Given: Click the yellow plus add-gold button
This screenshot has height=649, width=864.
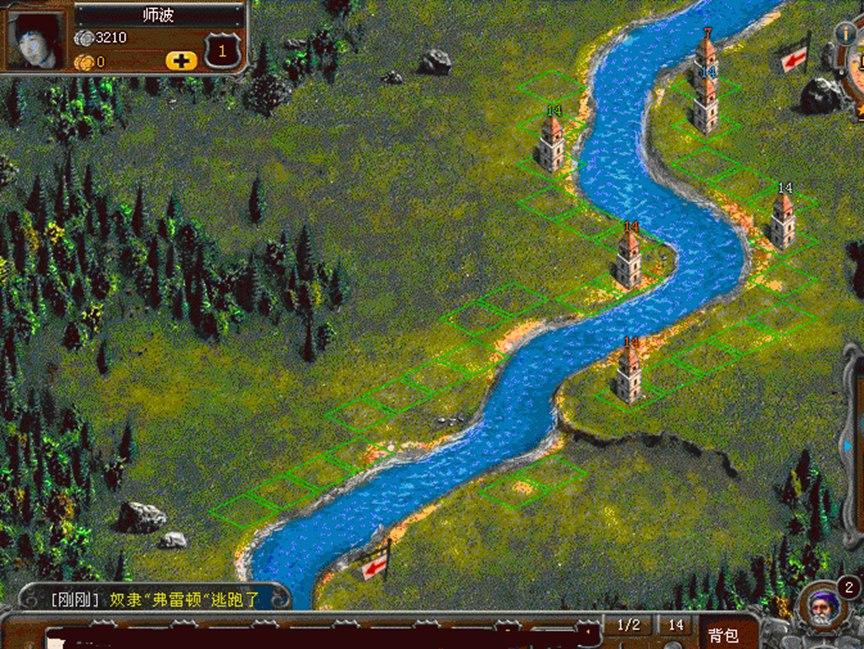Looking at the screenshot, I should 181,60.
